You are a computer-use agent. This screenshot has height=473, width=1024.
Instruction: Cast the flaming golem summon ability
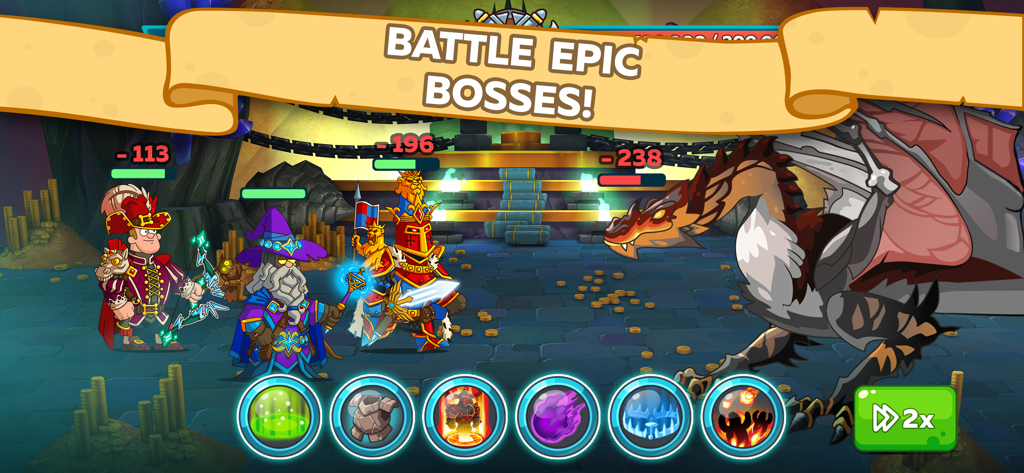coord(464,416)
